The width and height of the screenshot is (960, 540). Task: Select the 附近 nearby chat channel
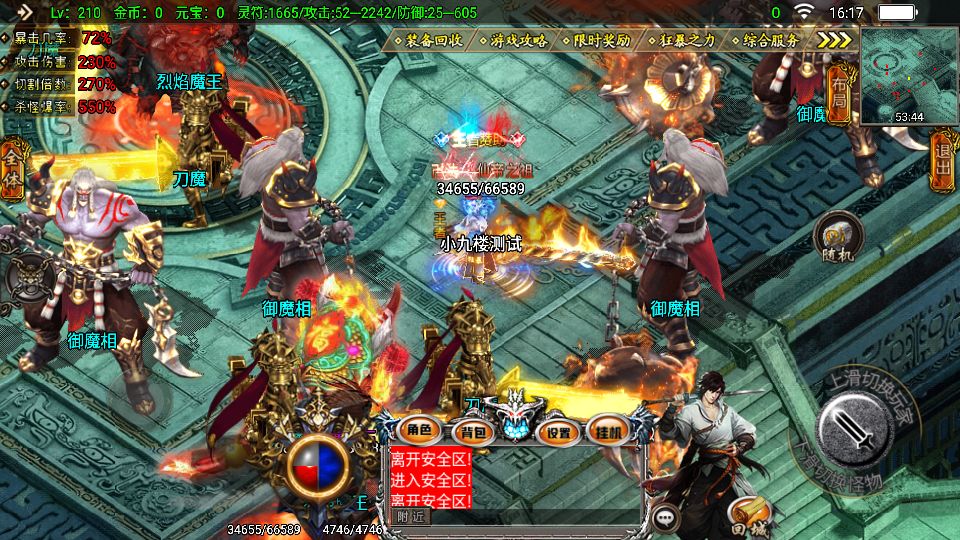coord(410,517)
